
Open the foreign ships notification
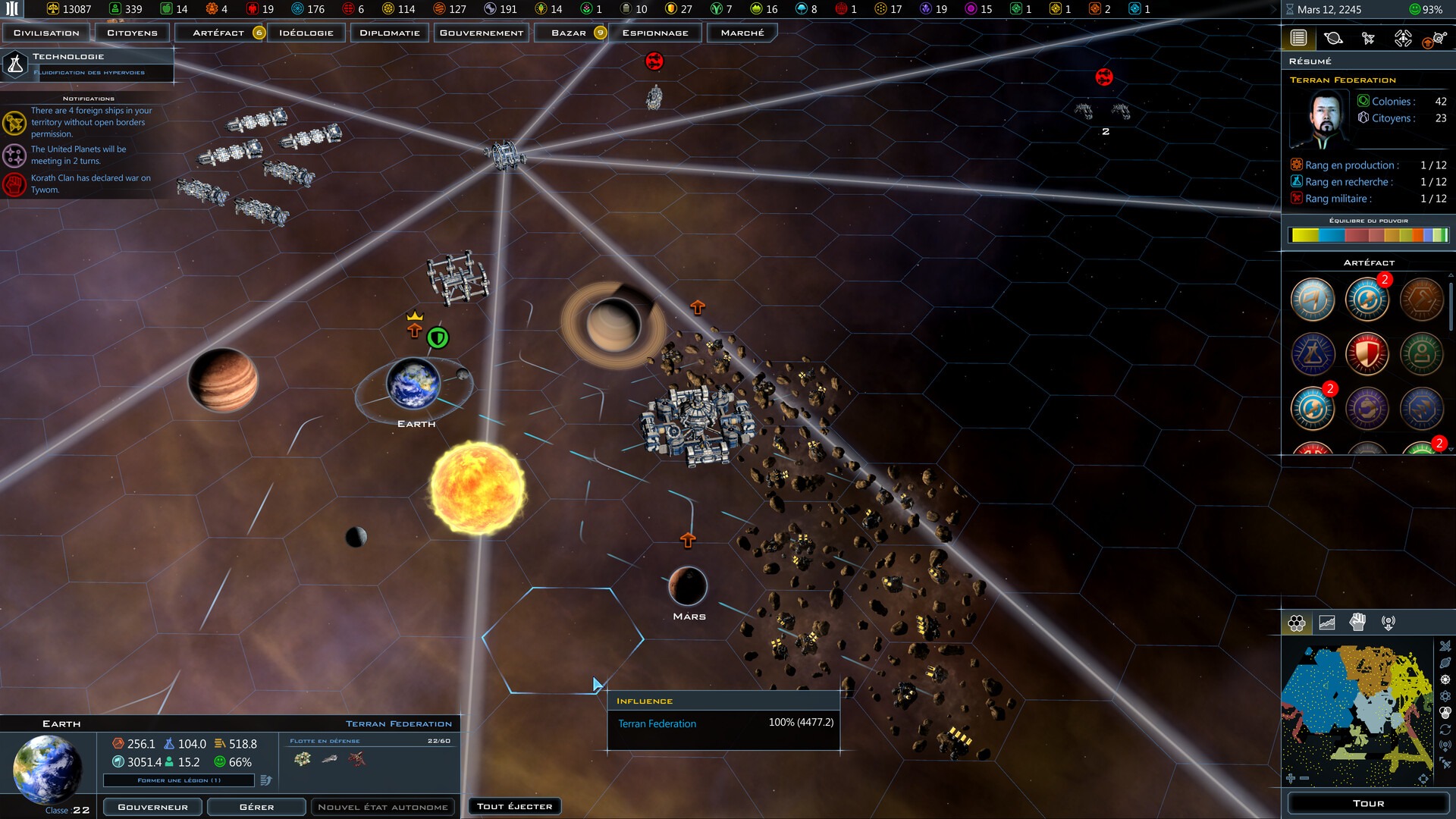click(89, 122)
